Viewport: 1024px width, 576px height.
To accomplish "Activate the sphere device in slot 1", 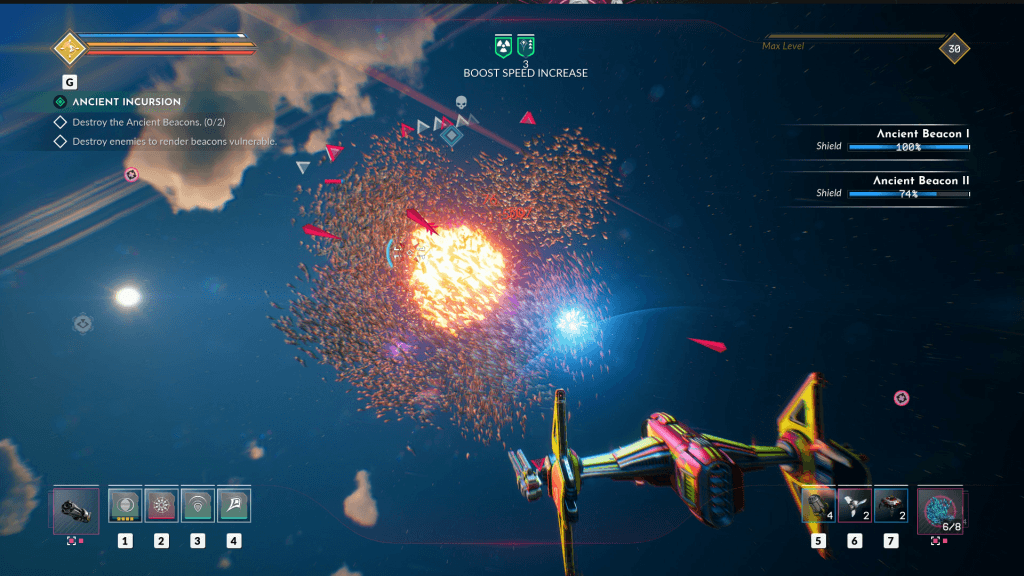I will click(x=125, y=505).
